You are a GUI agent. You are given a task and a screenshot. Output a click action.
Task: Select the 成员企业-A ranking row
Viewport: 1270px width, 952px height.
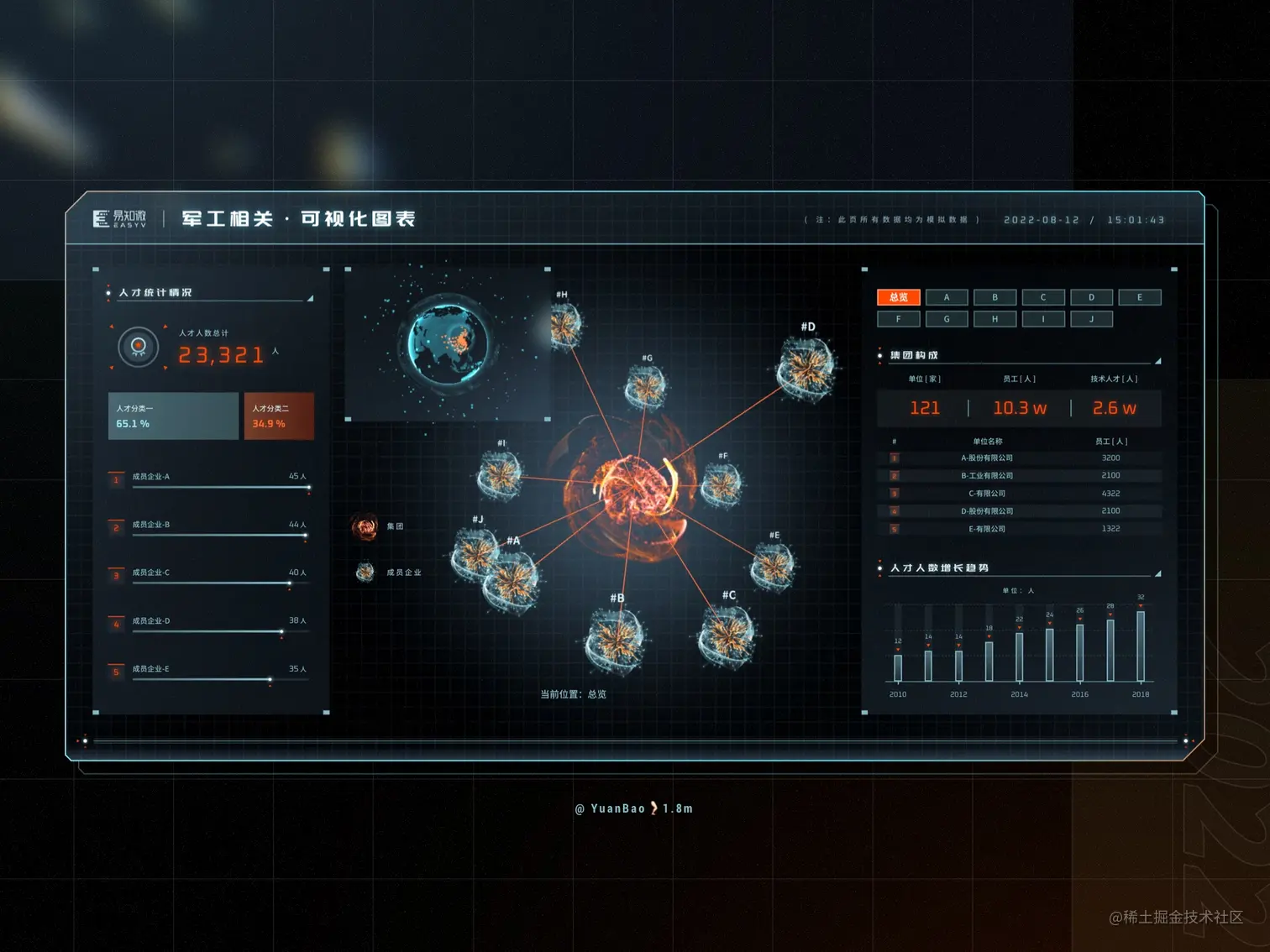point(209,479)
